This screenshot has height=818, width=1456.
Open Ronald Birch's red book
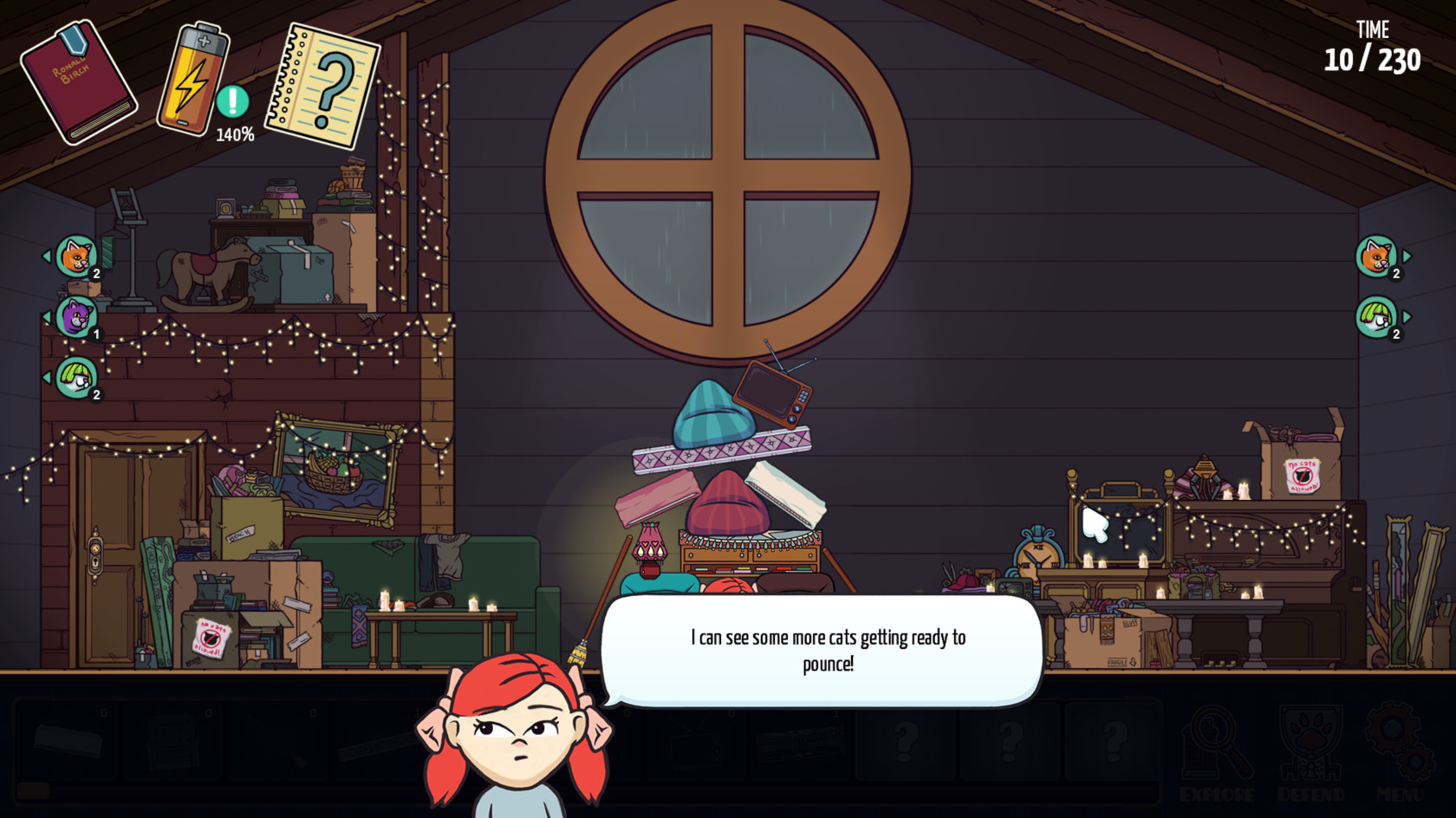pyautogui.click(x=78, y=82)
